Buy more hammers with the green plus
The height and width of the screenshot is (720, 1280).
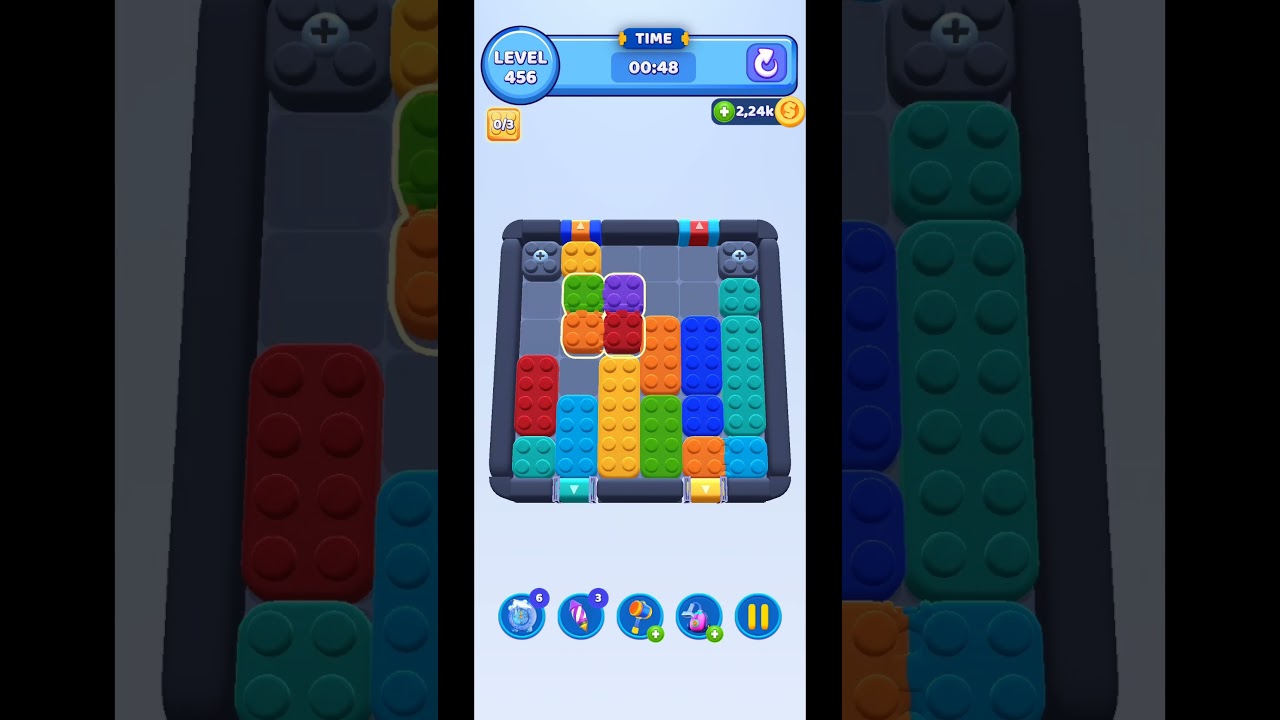pos(657,634)
